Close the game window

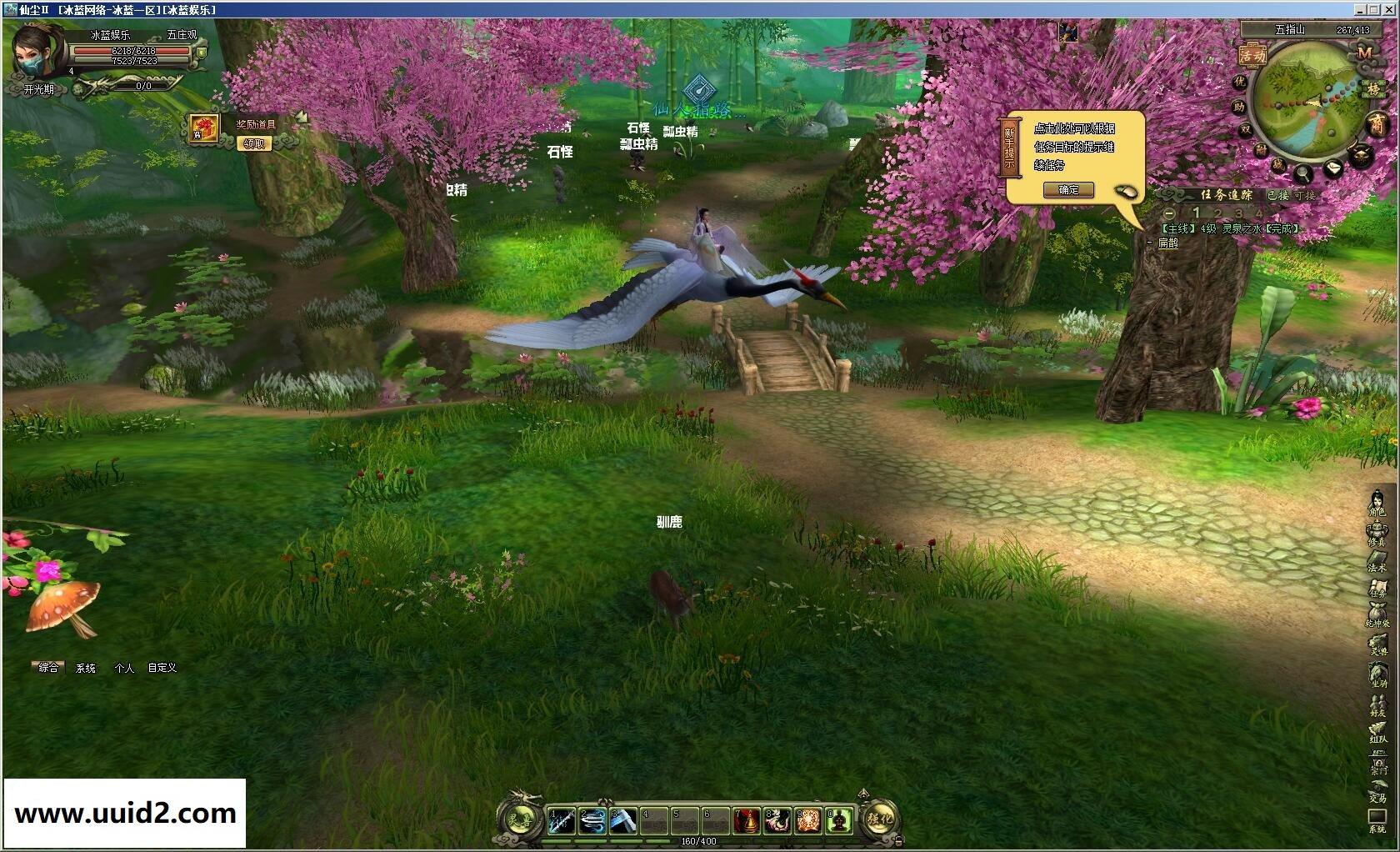click(1389, 9)
